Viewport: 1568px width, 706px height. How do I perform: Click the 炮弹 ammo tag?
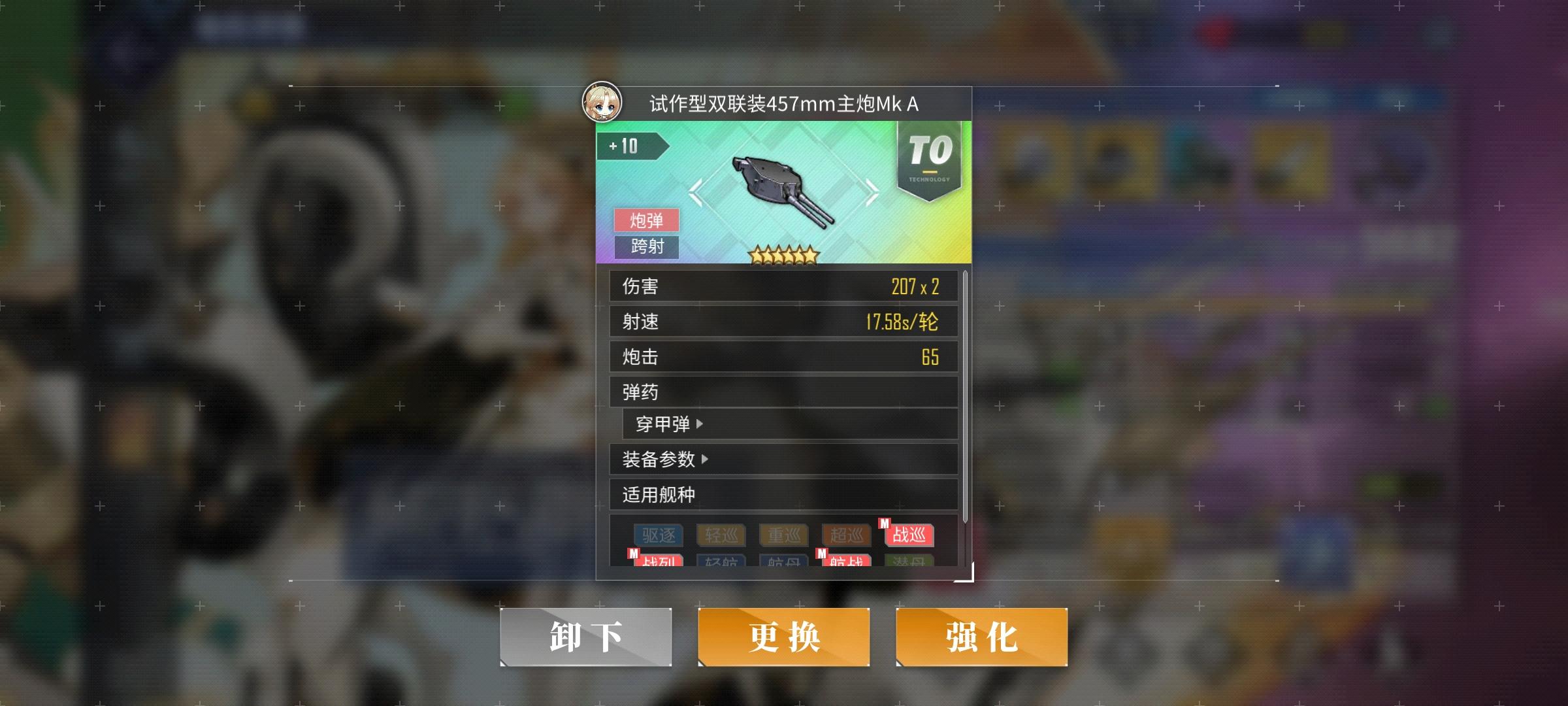[x=647, y=220]
